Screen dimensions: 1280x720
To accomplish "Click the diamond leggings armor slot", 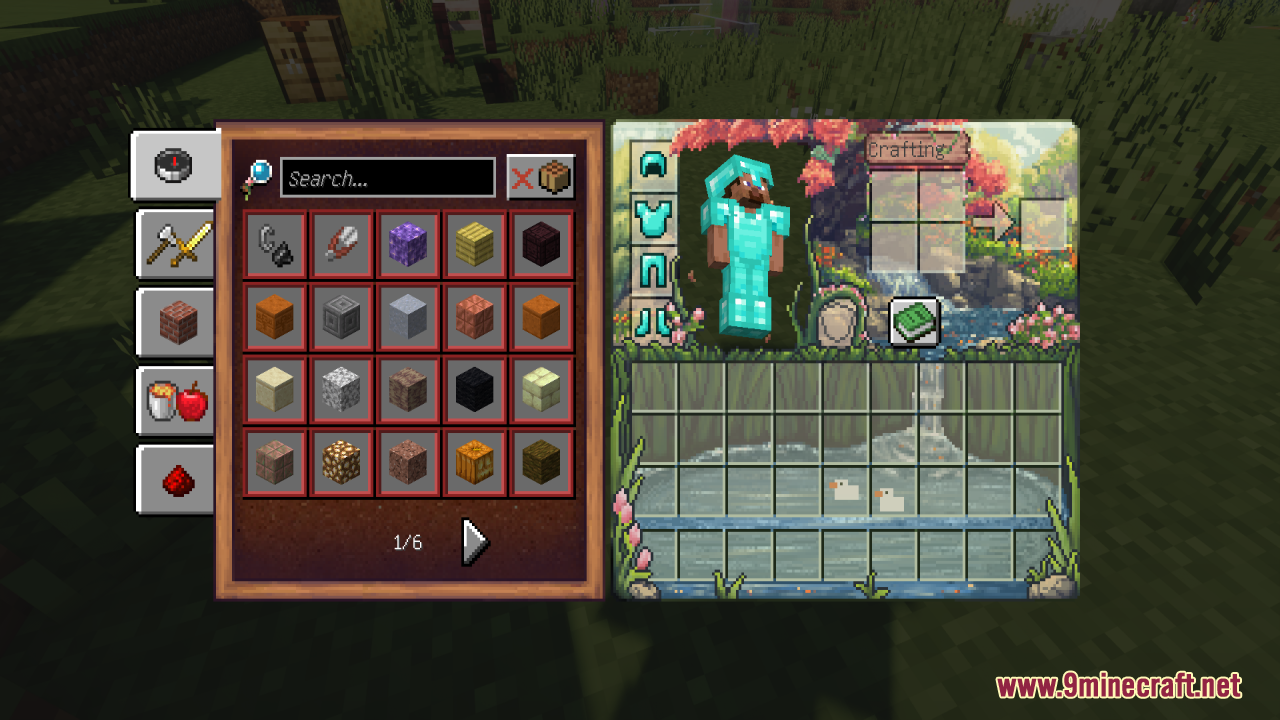I will tap(653, 270).
